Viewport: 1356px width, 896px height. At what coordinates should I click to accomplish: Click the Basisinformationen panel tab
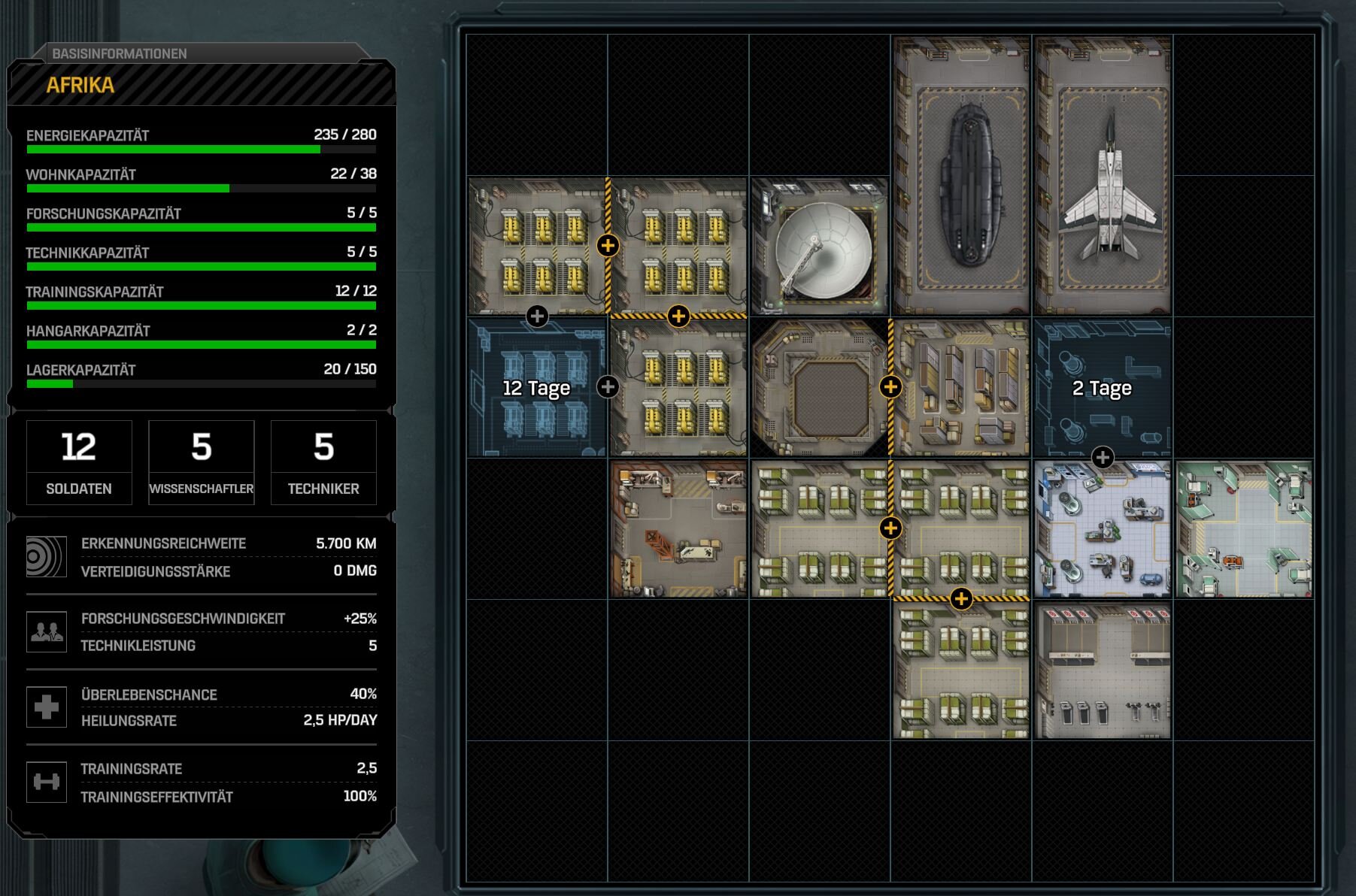pyautogui.click(x=120, y=53)
